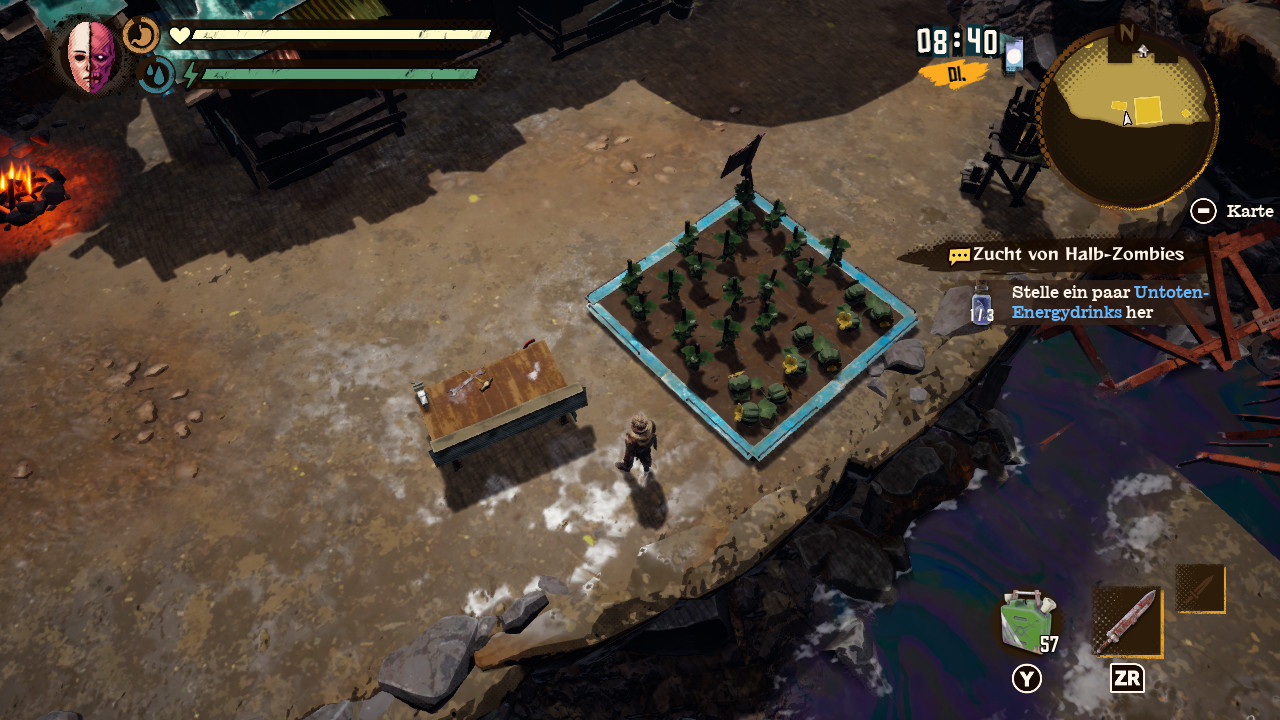Click the Untoten-Energydrinks jar objective icon
This screenshot has width=1280, height=720.
point(982,304)
